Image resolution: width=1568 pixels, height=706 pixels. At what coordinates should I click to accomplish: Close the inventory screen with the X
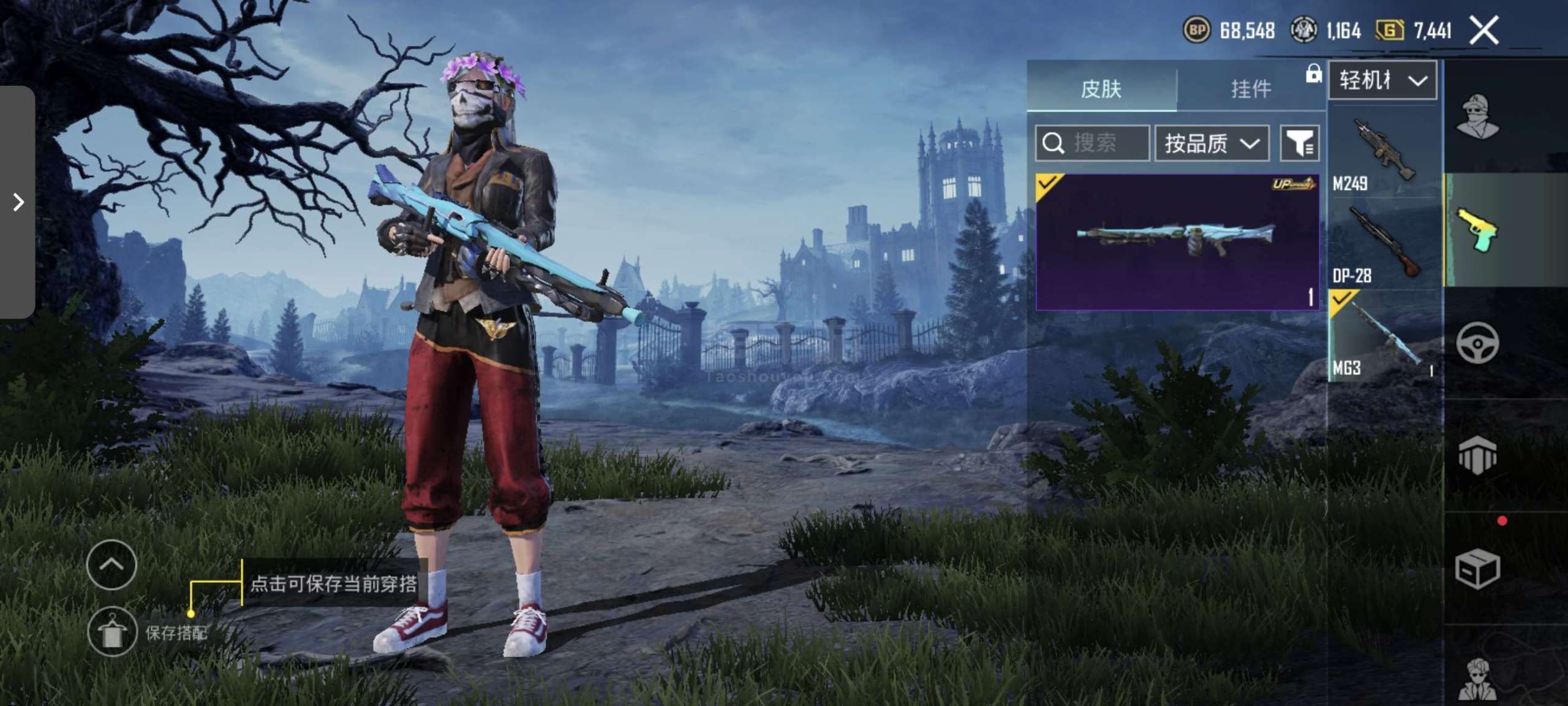[1483, 30]
